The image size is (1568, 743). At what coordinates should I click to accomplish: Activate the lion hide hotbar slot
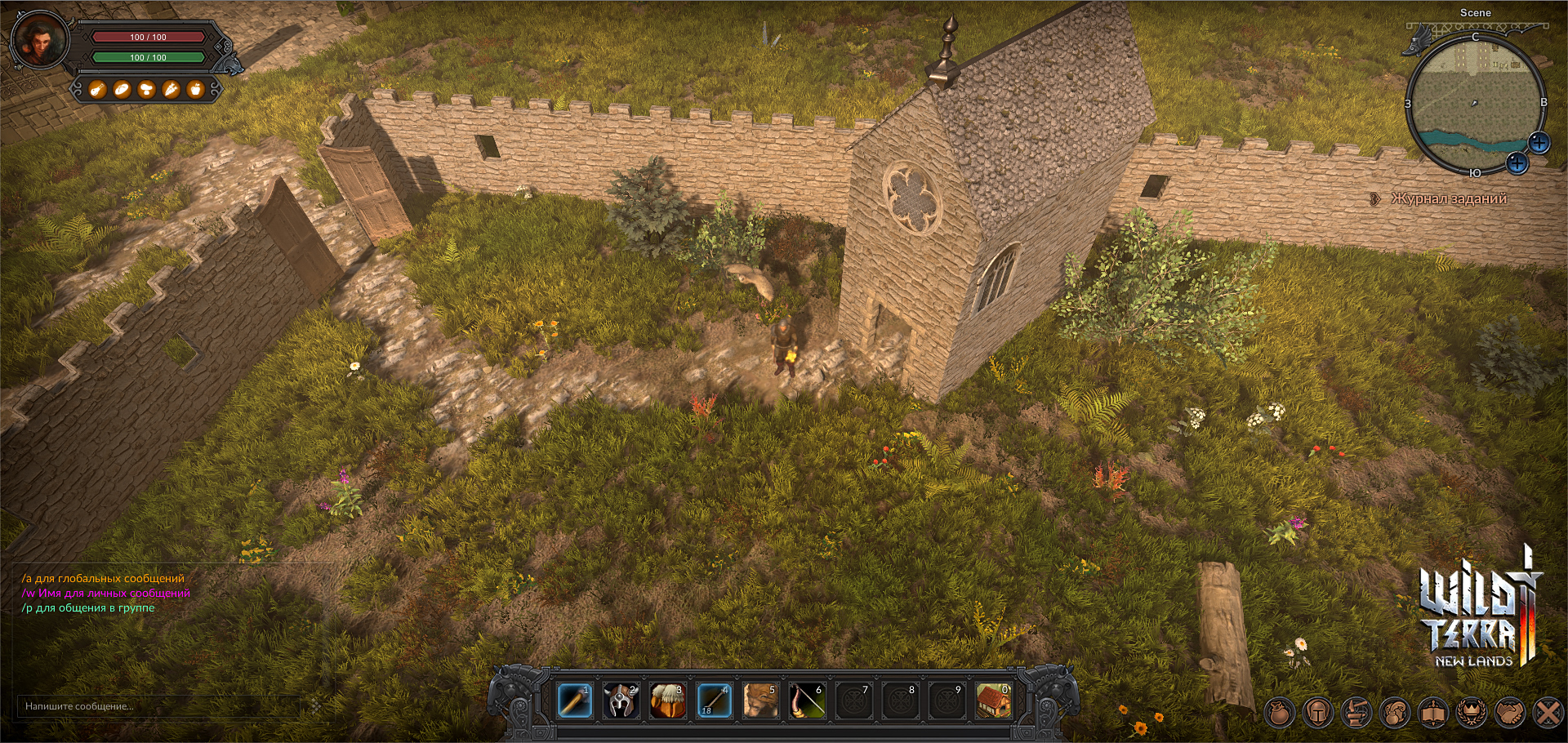pyautogui.click(x=760, y=701)
